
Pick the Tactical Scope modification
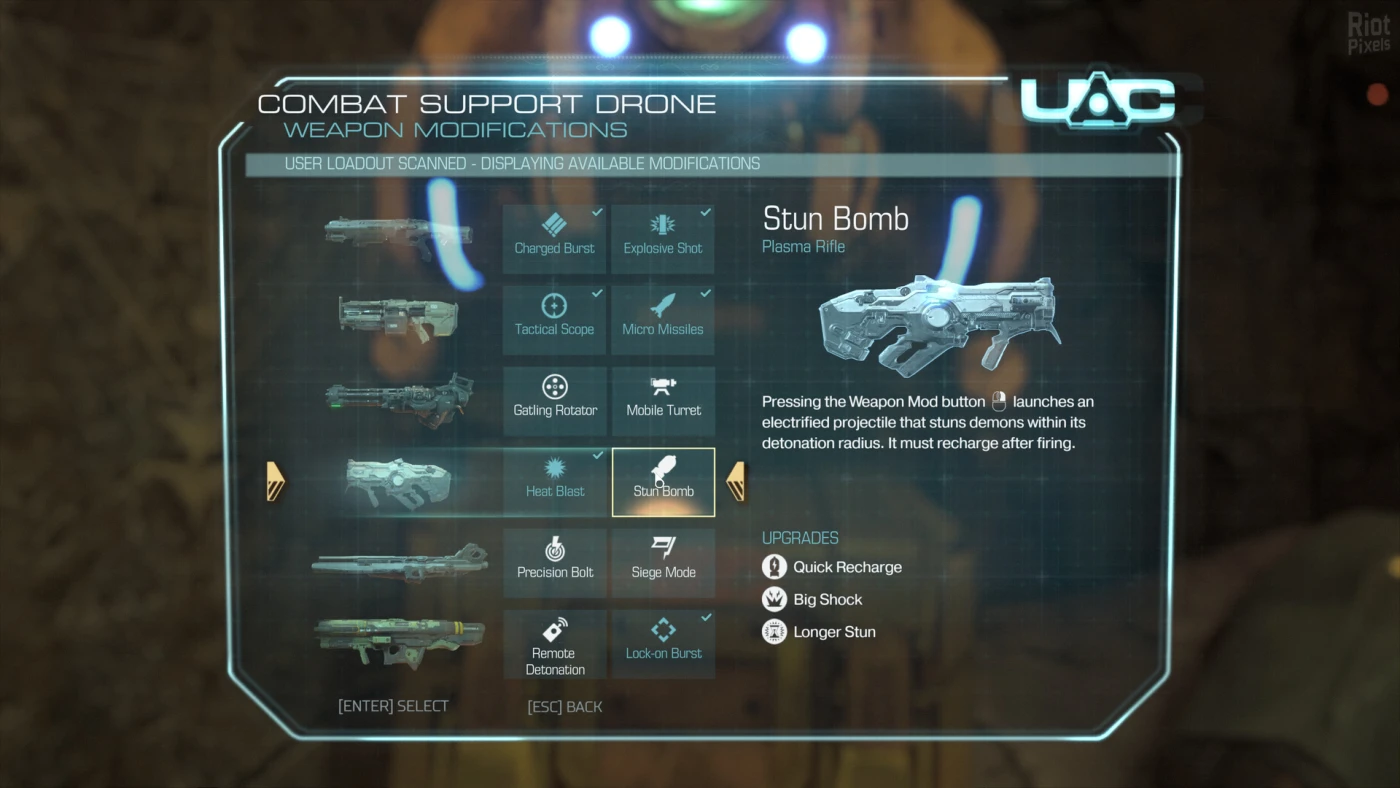coord(554,320)
